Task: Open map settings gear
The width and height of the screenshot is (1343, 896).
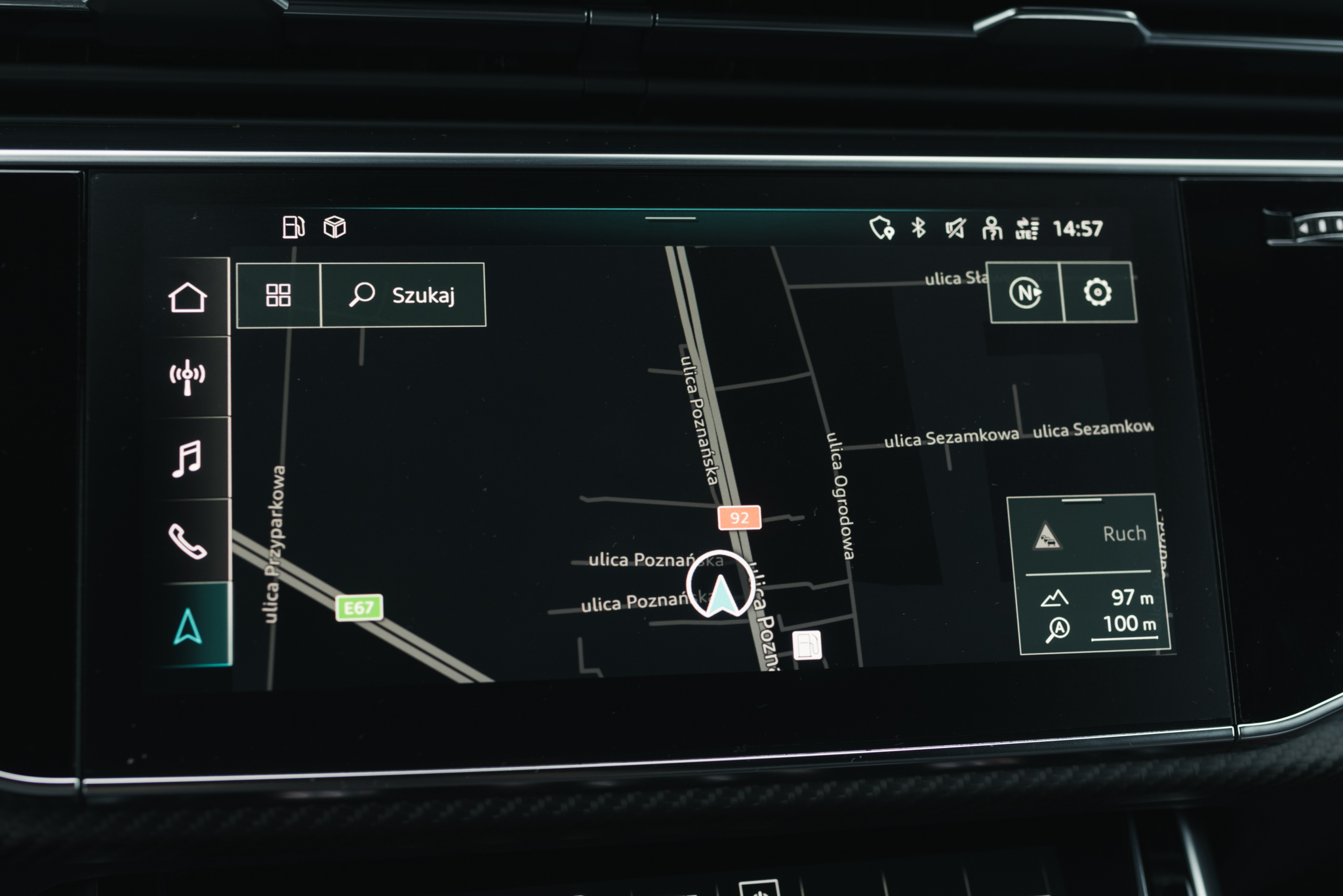Action: click(1098, 292)
